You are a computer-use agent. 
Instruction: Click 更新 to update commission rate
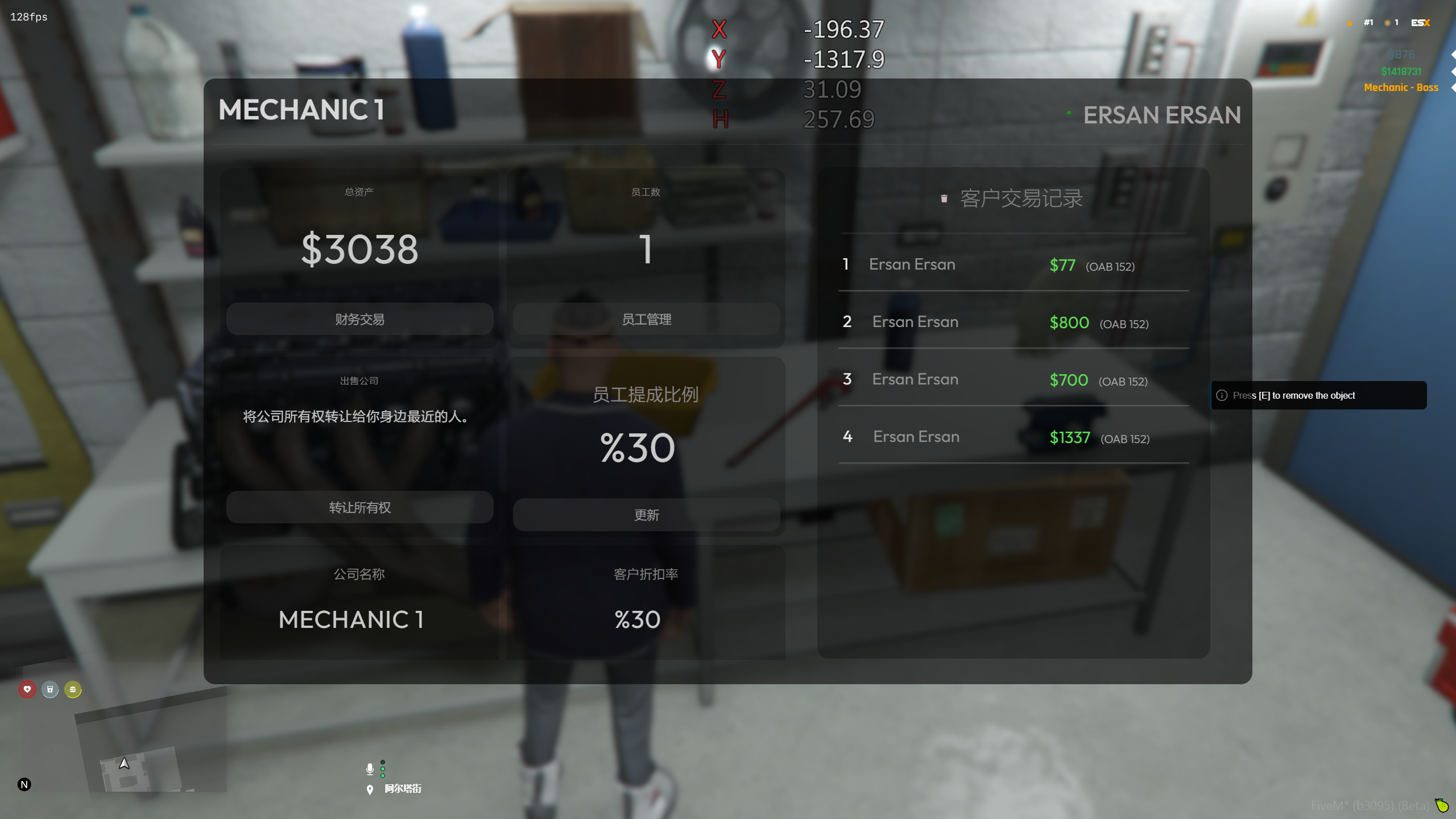(646, 515)
